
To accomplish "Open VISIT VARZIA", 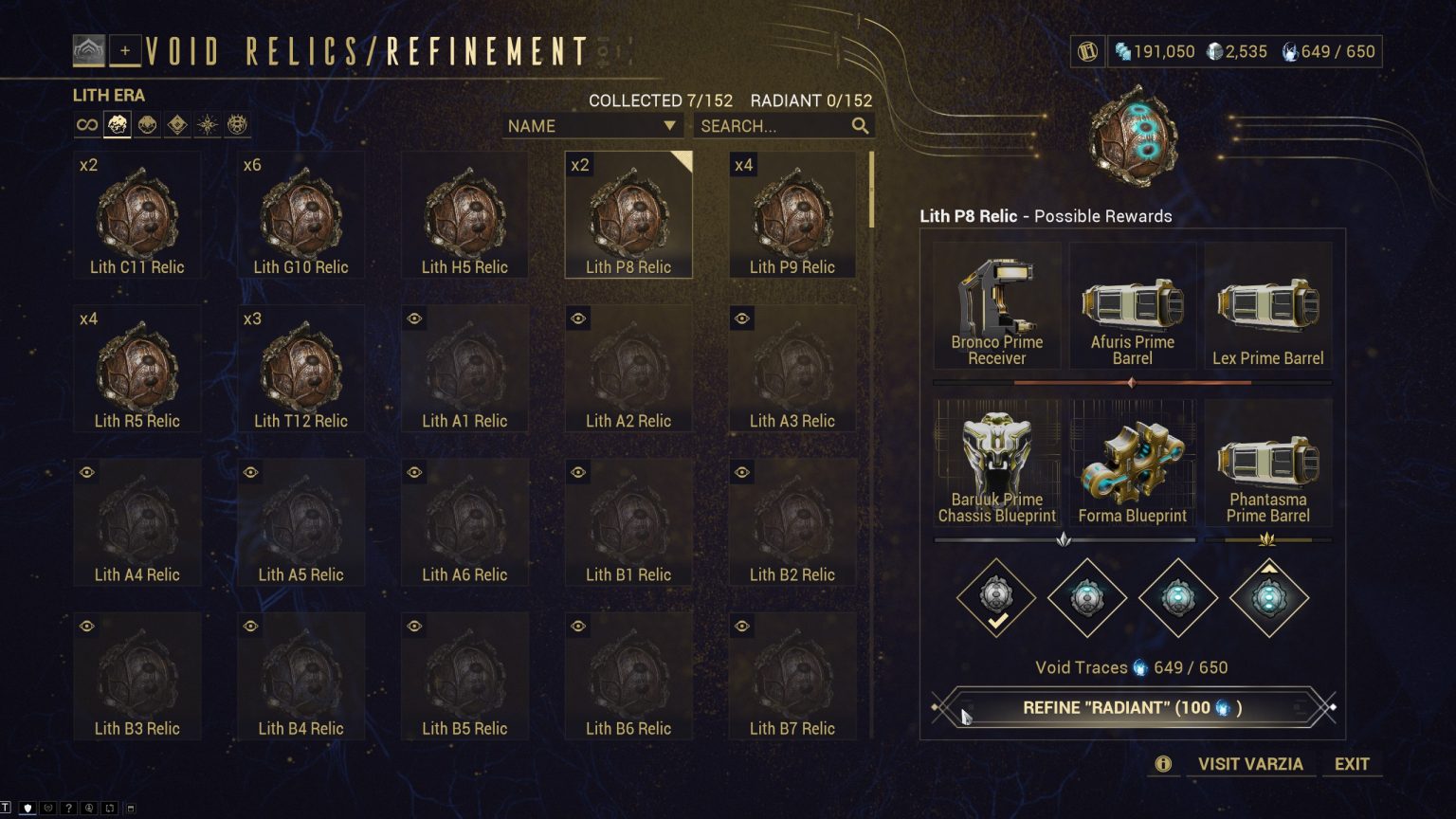I will [1249, 764].
